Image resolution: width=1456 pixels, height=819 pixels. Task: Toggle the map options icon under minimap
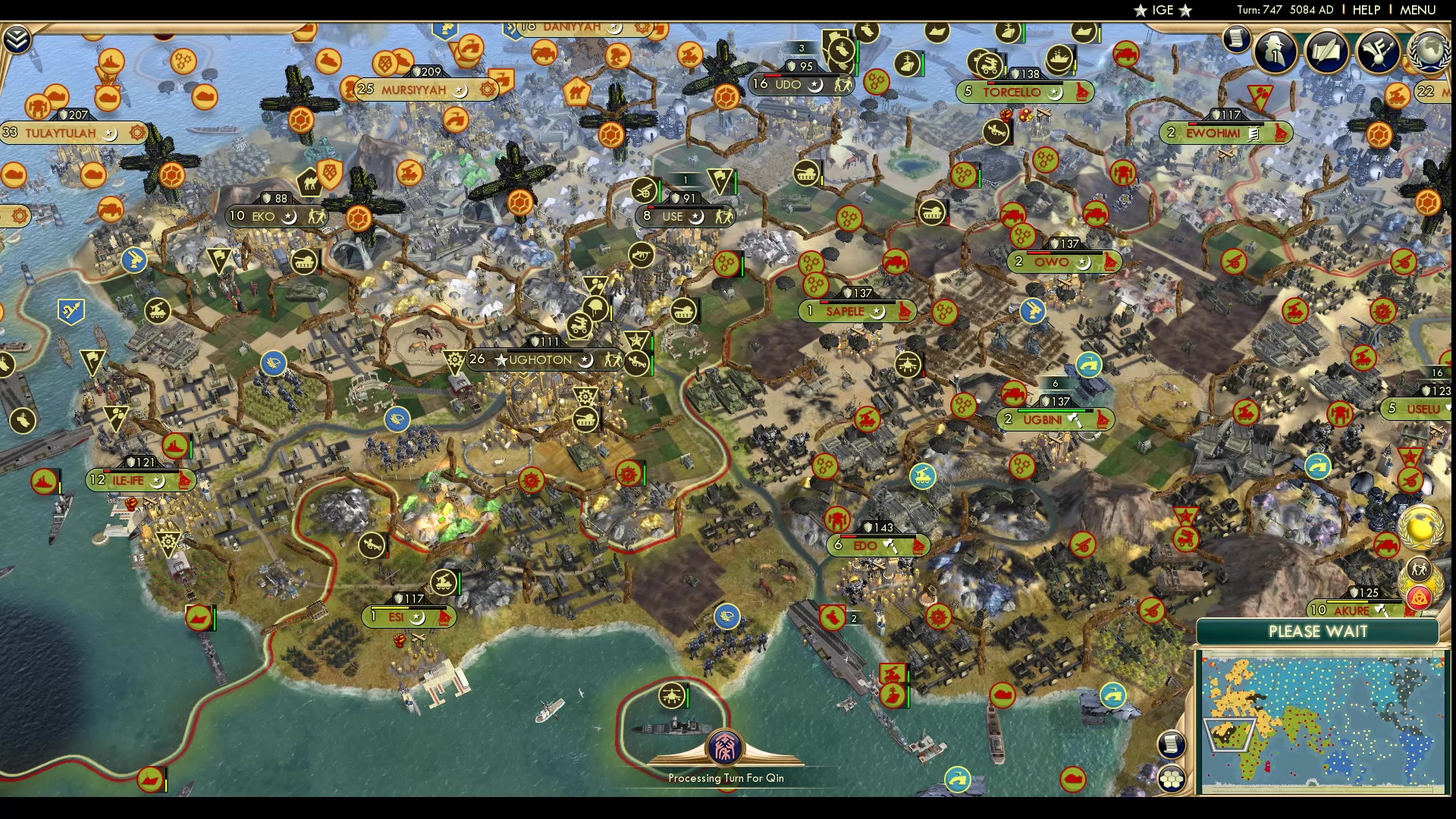click(x=1172, y=777)
